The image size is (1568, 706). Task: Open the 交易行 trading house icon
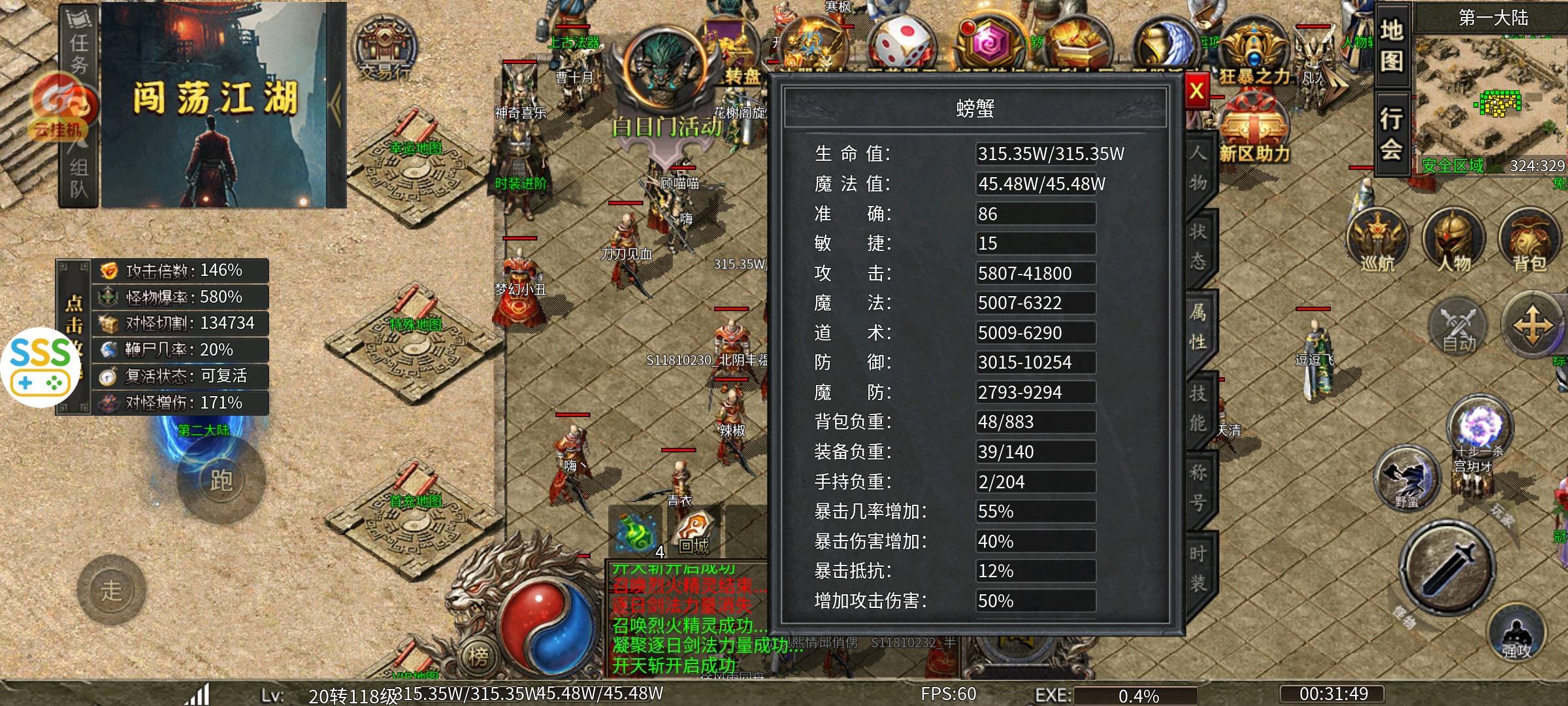(x=385, y=49)
